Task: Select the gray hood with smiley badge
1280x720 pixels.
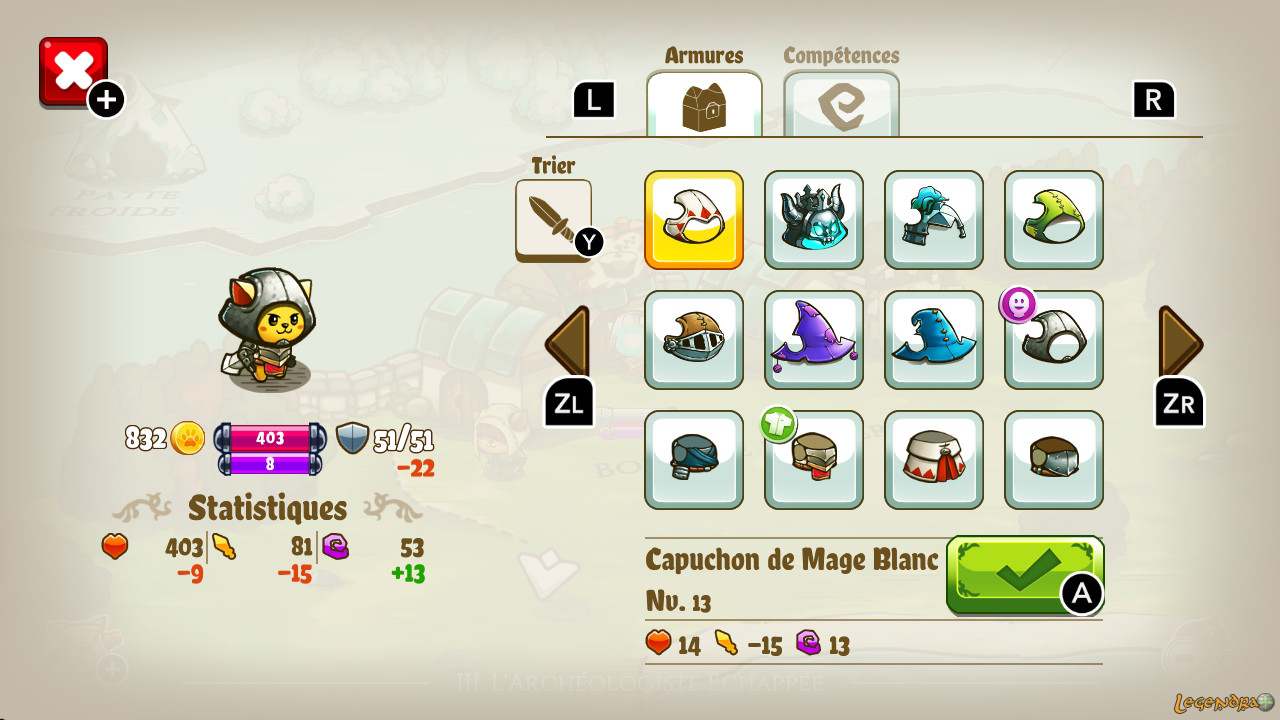Action: [x=1054, y=340]
